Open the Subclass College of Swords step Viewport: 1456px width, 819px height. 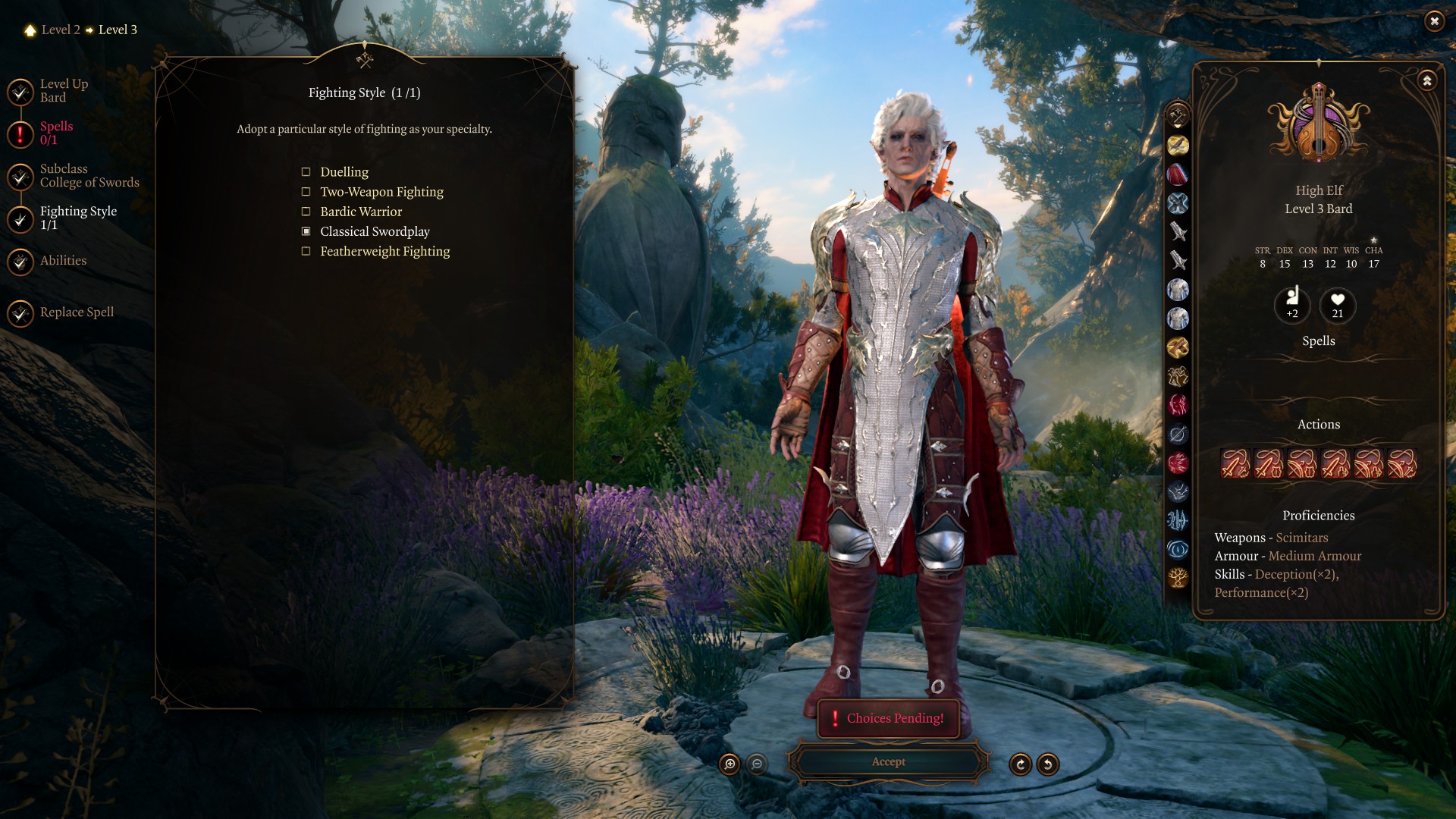(x=89, y=176)
